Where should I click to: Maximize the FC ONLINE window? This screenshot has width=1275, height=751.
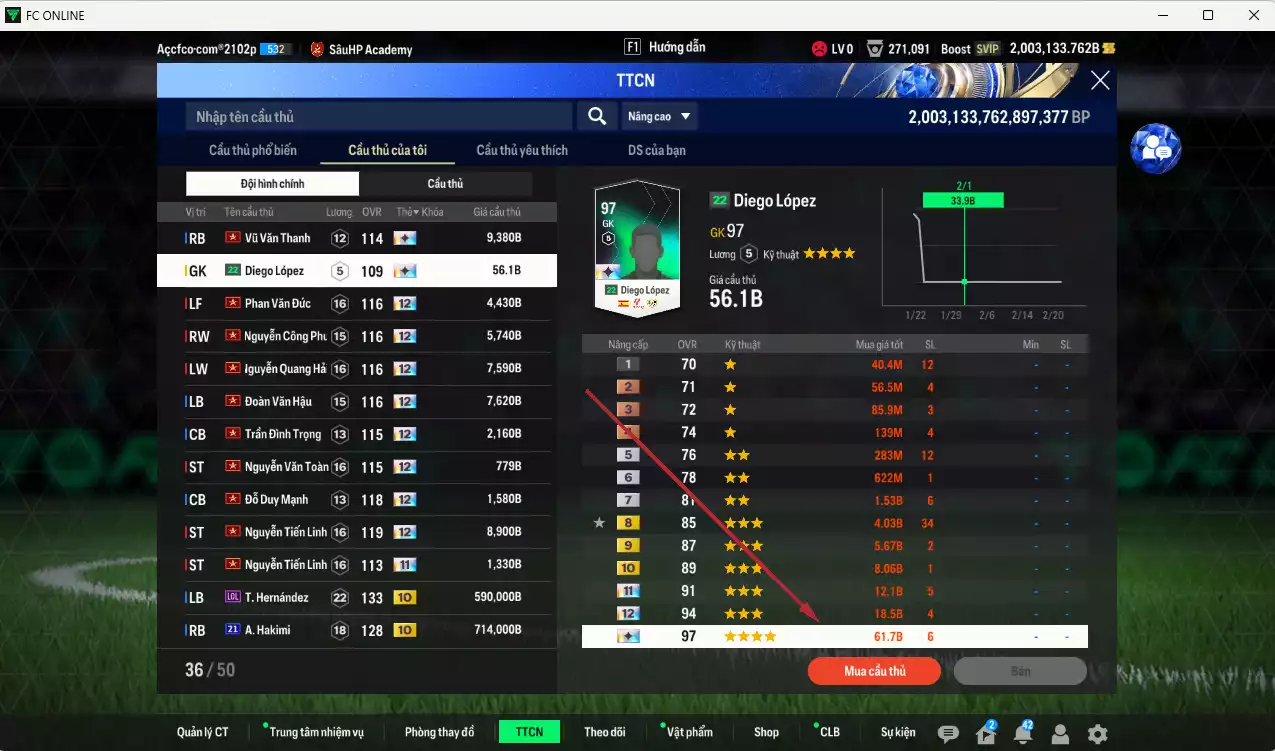coord(1208,15)
